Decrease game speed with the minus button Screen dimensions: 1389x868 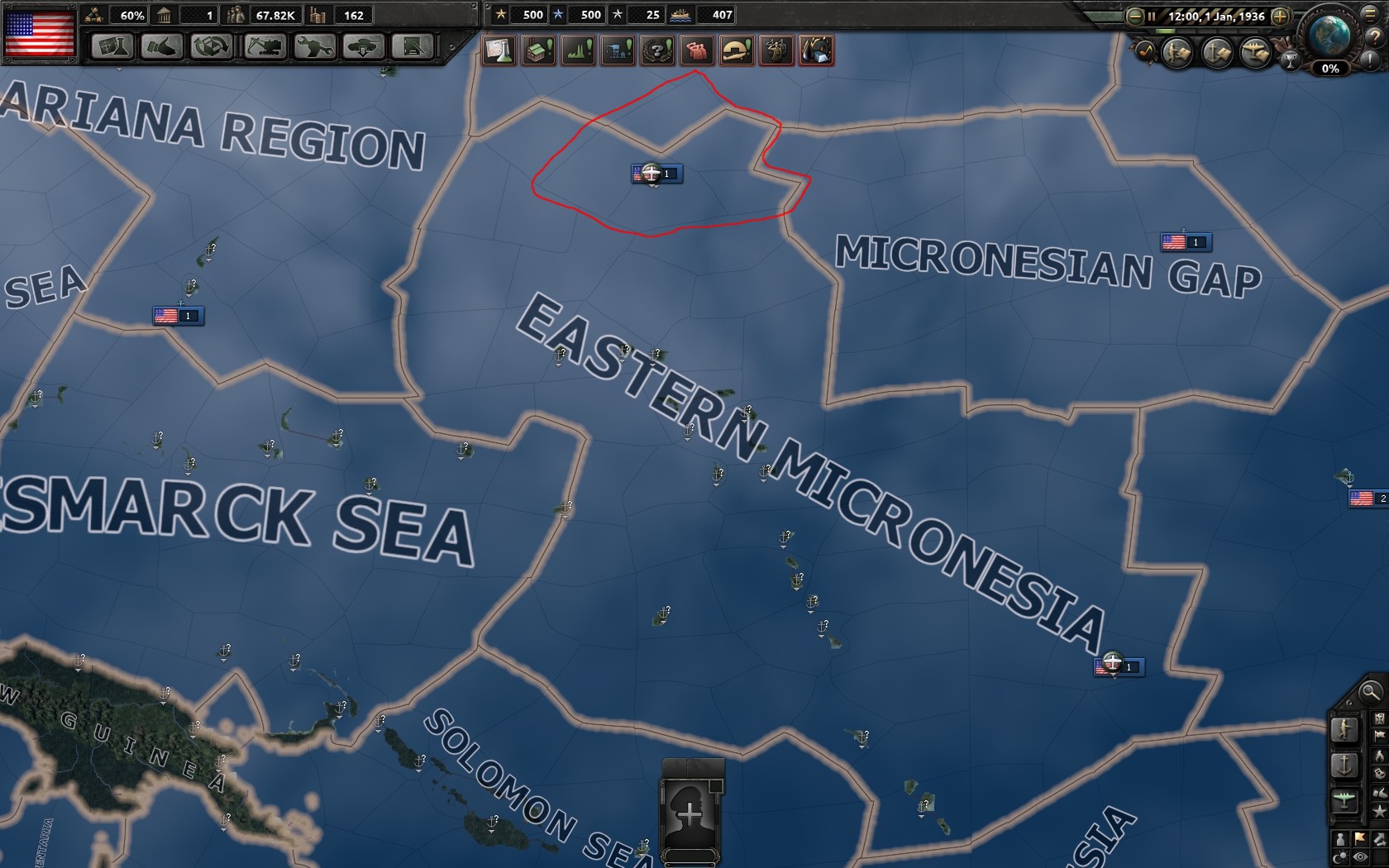pos(1134,16)
